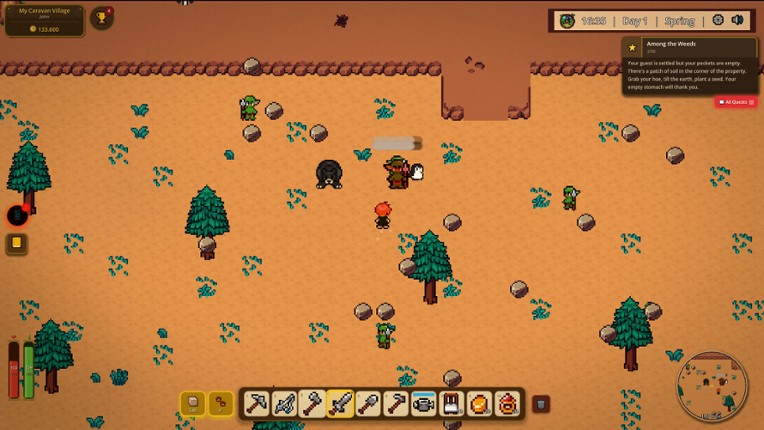Select the red potion jar slot
764x430 pixels.
coord(508,404)
